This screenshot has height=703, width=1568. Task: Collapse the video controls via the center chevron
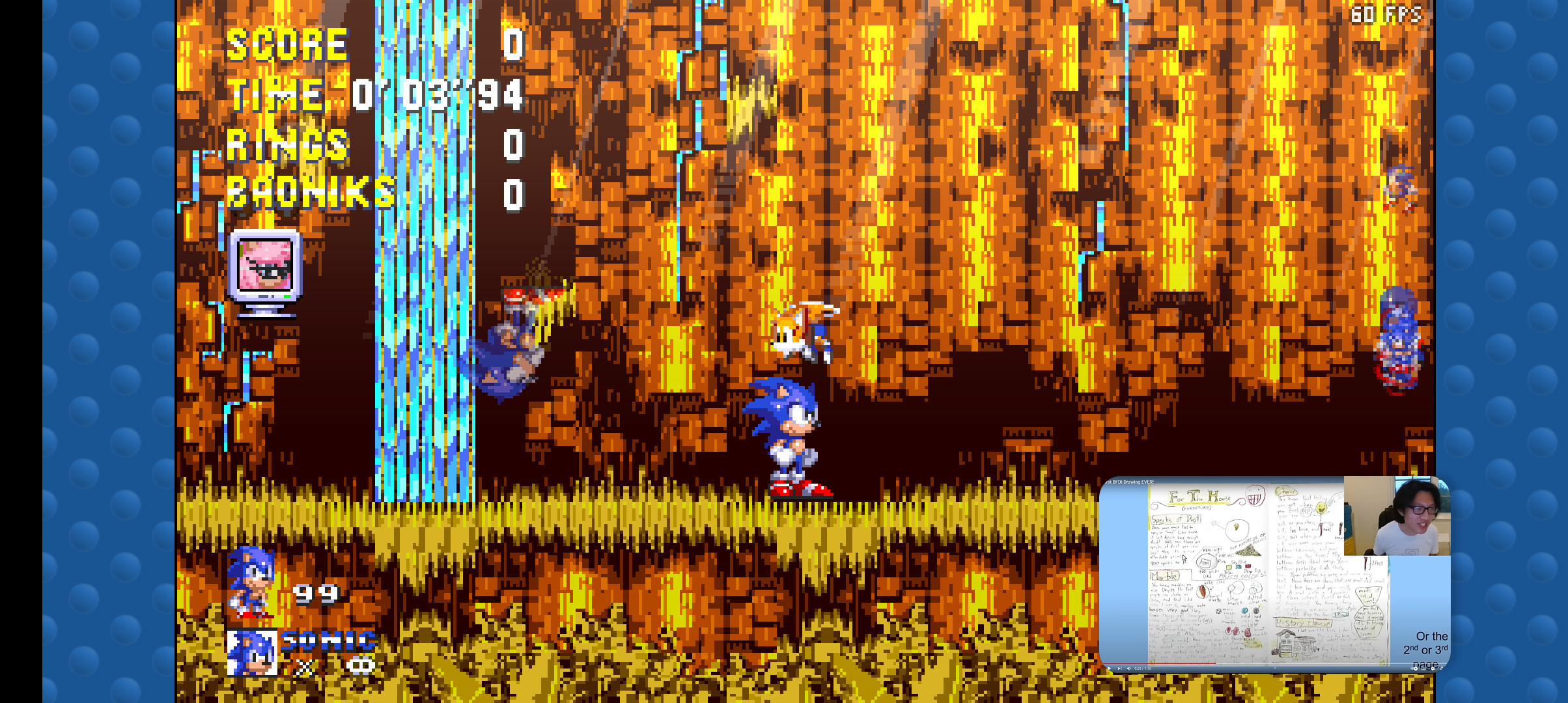(1276, 668)
